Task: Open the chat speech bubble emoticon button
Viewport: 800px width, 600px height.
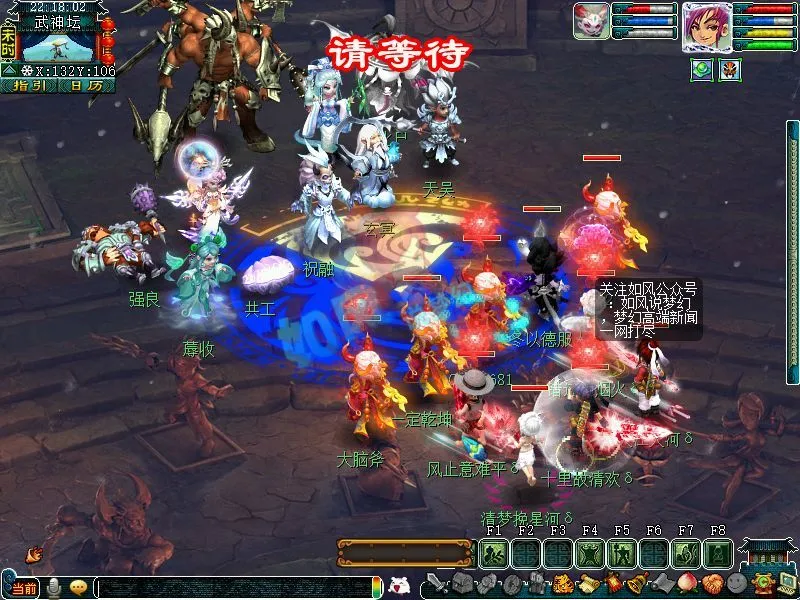Action: [x=78, y=587]
